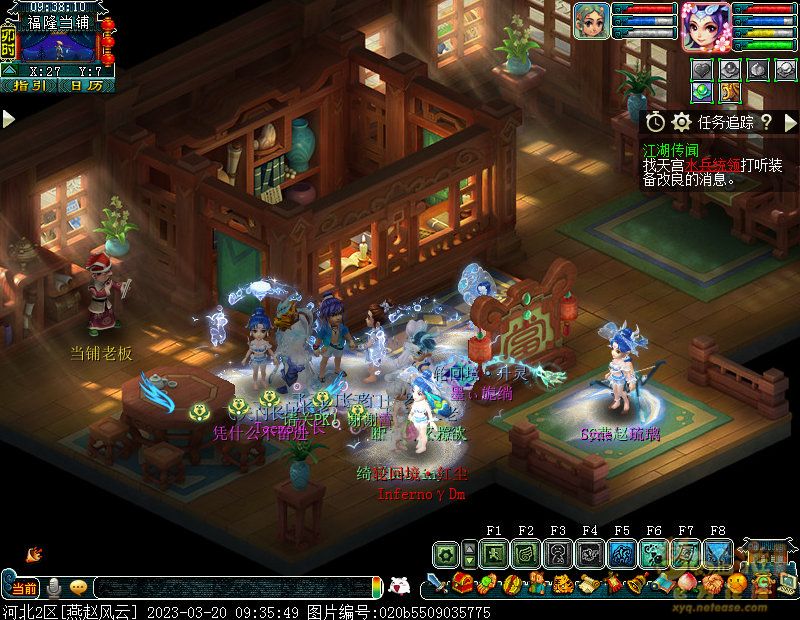The image size is (800, 620).
Task: Open the quest tracker help question mark
Action: [766, 122]
